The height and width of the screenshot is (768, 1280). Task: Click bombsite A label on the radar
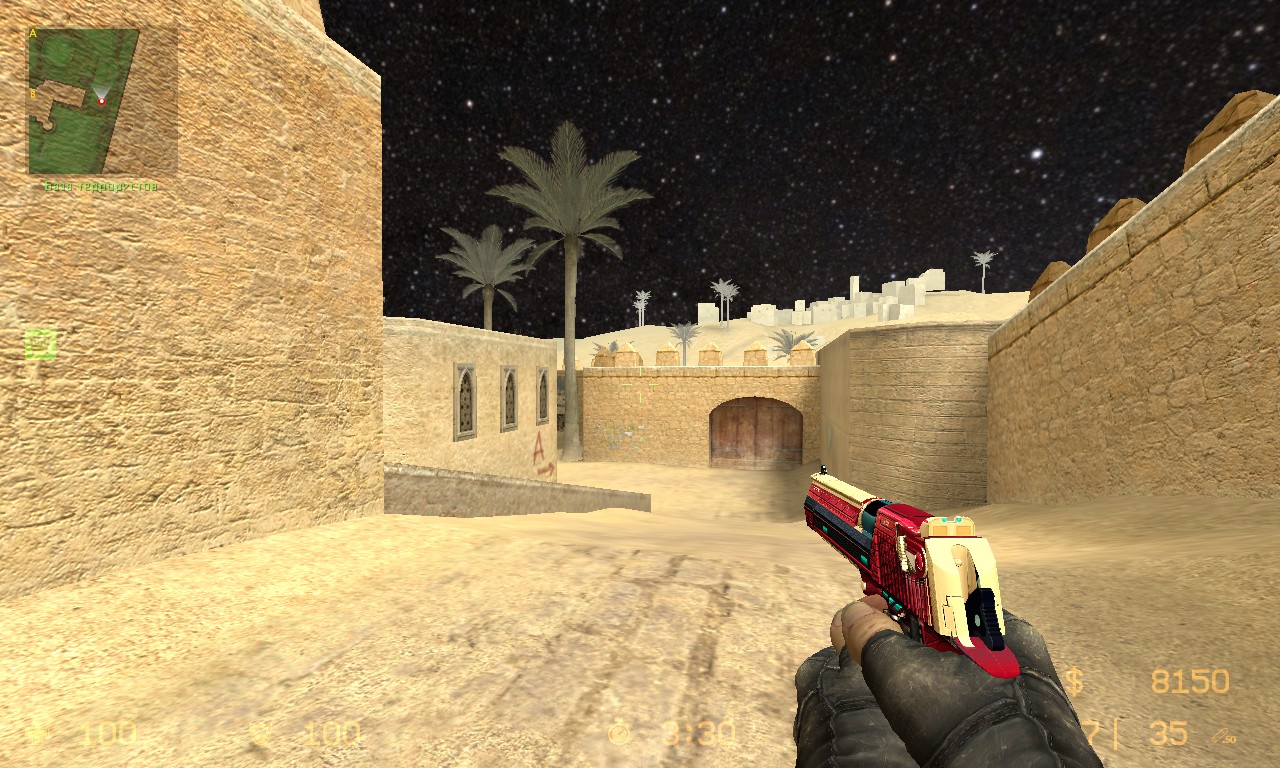click(33, 34)
